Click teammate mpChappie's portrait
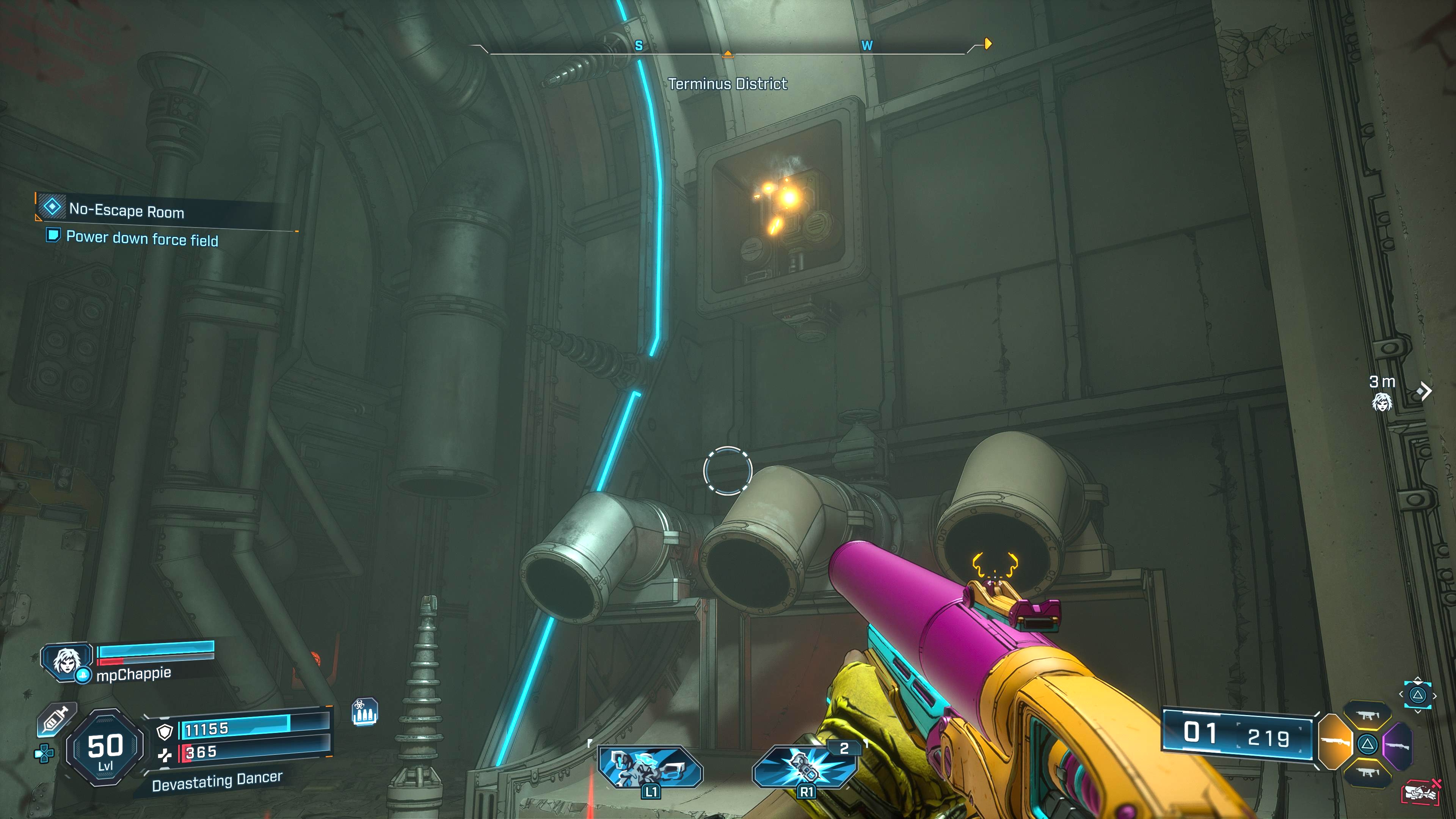 pos(67,661)
